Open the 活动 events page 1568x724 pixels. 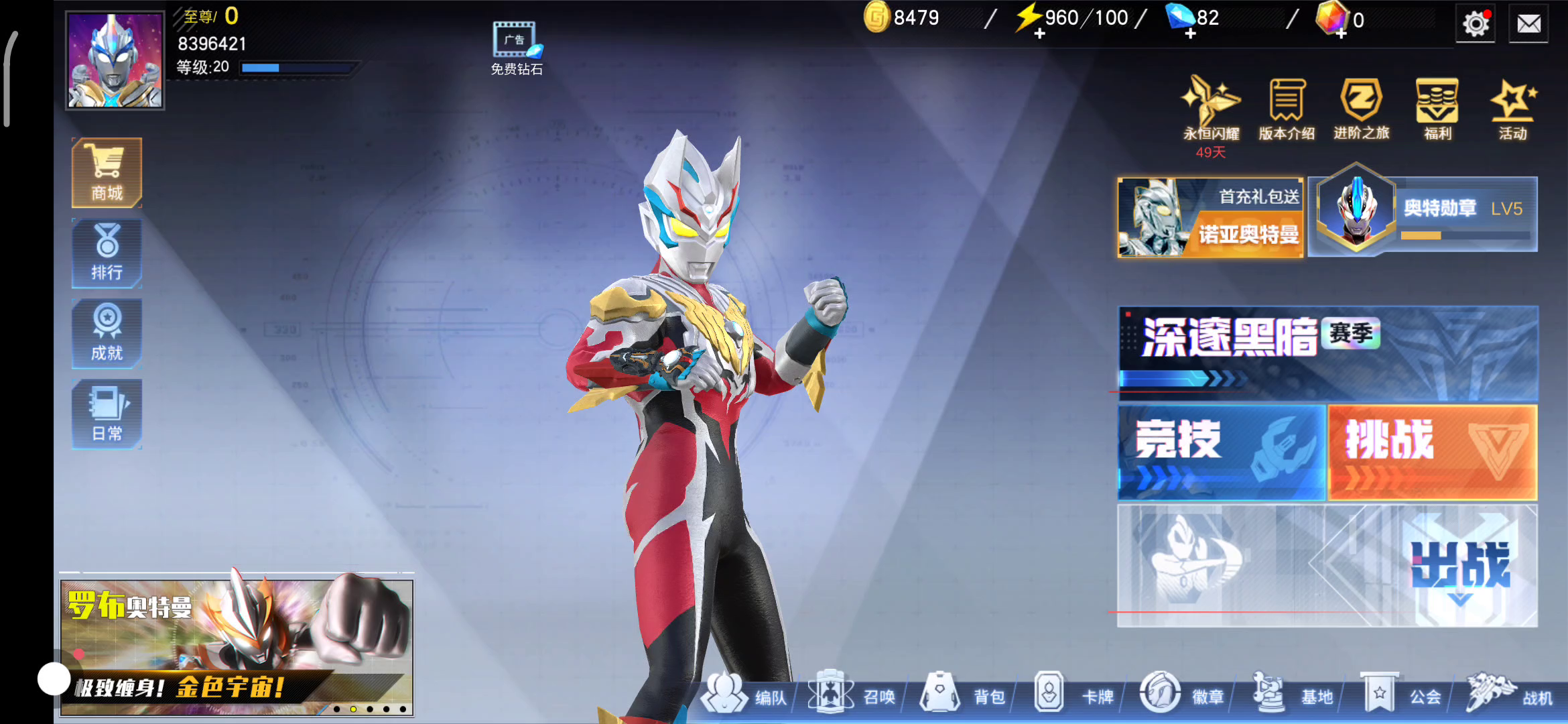pyautogui.click(x=1512, y=107)
